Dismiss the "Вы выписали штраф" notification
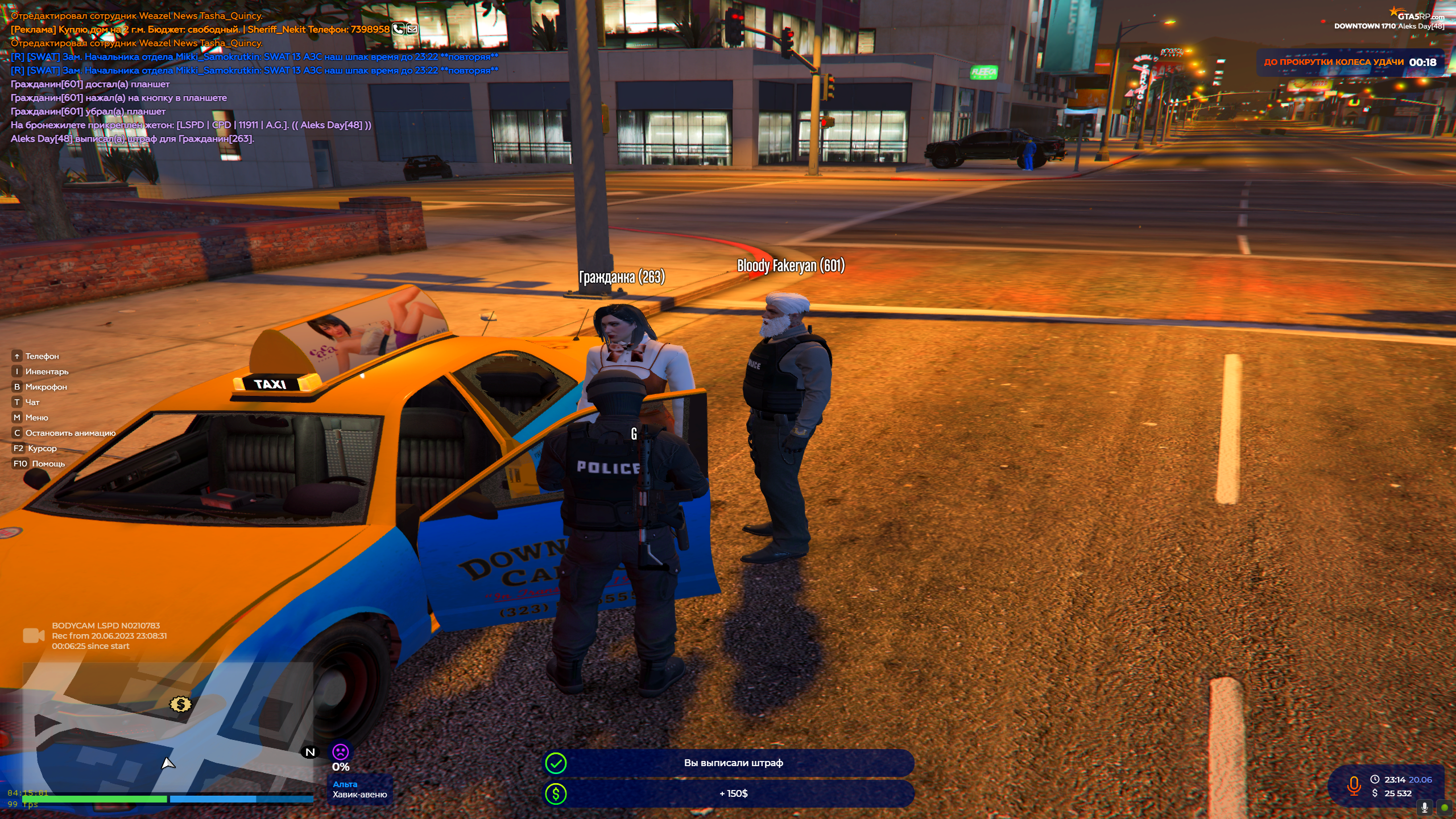 [x=729, y=763]
